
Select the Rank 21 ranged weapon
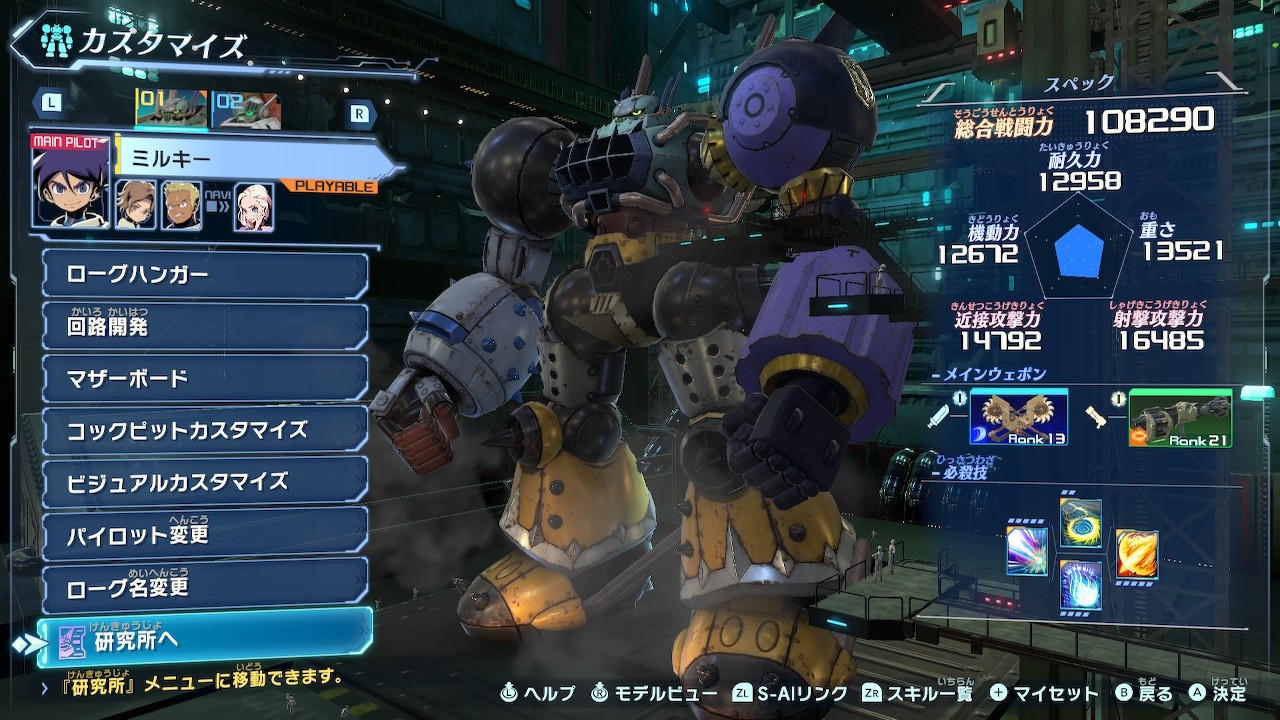coord(1179,418)
